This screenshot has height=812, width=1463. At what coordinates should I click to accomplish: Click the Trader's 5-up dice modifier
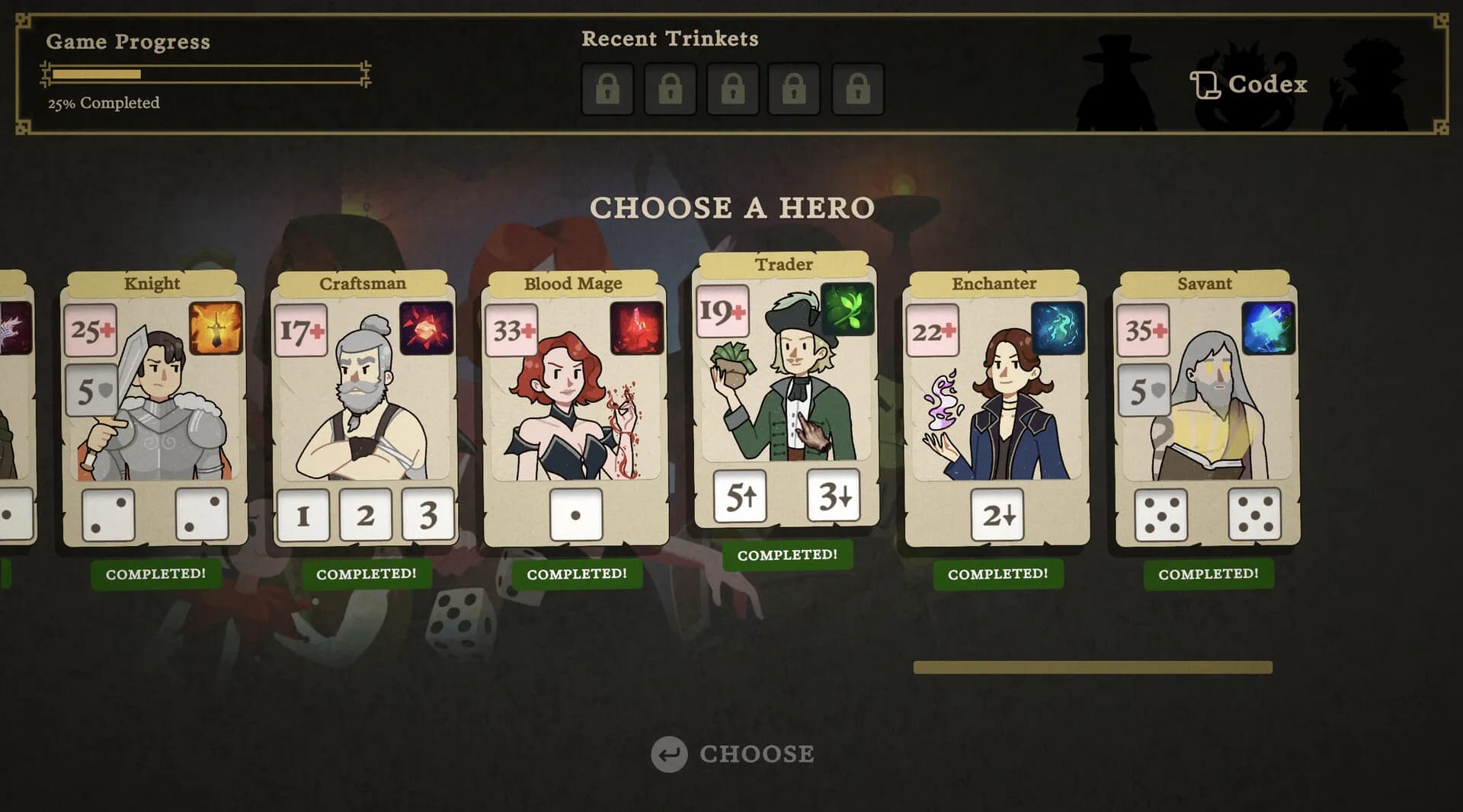[x=741, y=494]
